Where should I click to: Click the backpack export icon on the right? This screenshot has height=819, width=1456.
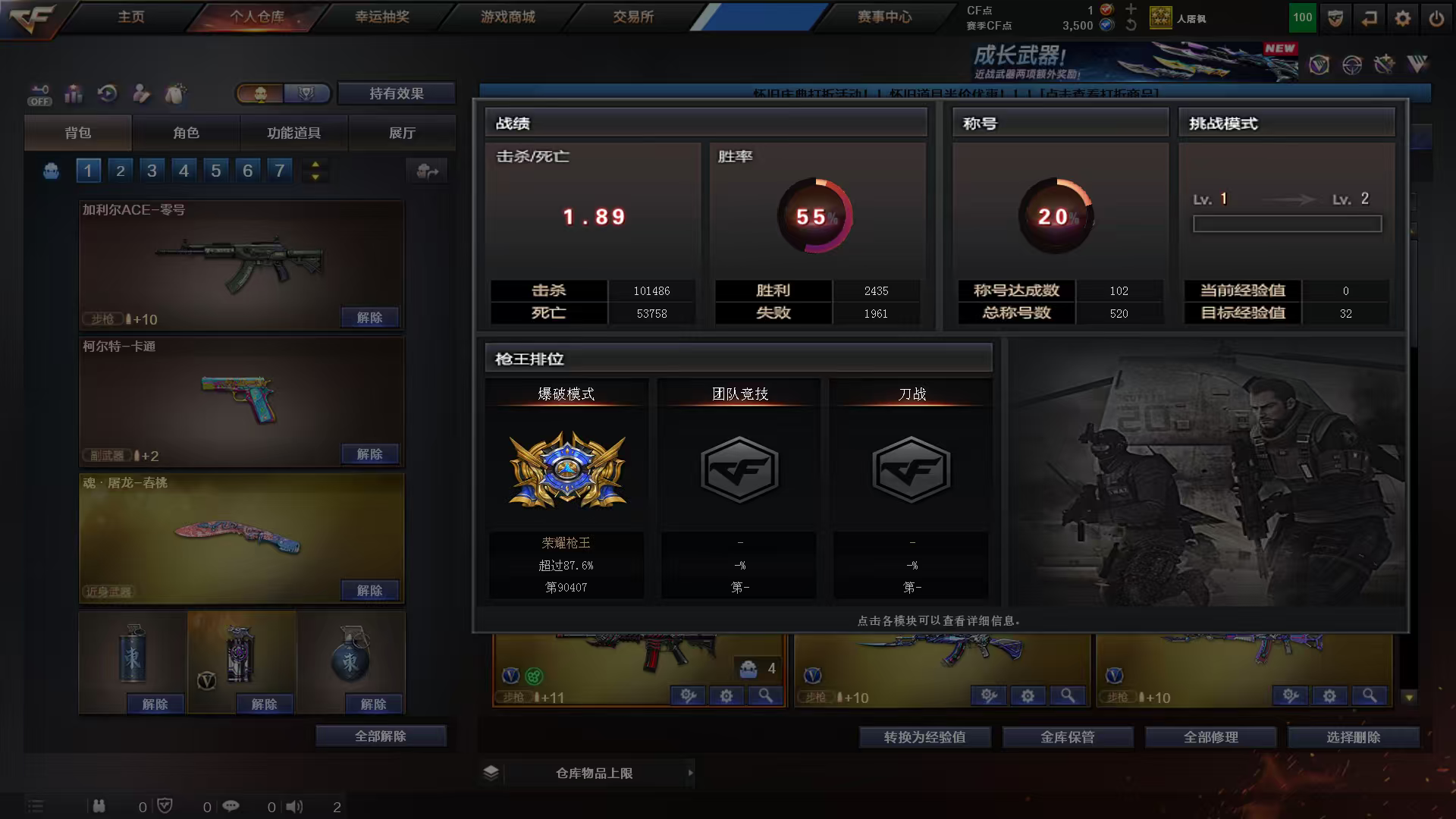click(429, 171)
